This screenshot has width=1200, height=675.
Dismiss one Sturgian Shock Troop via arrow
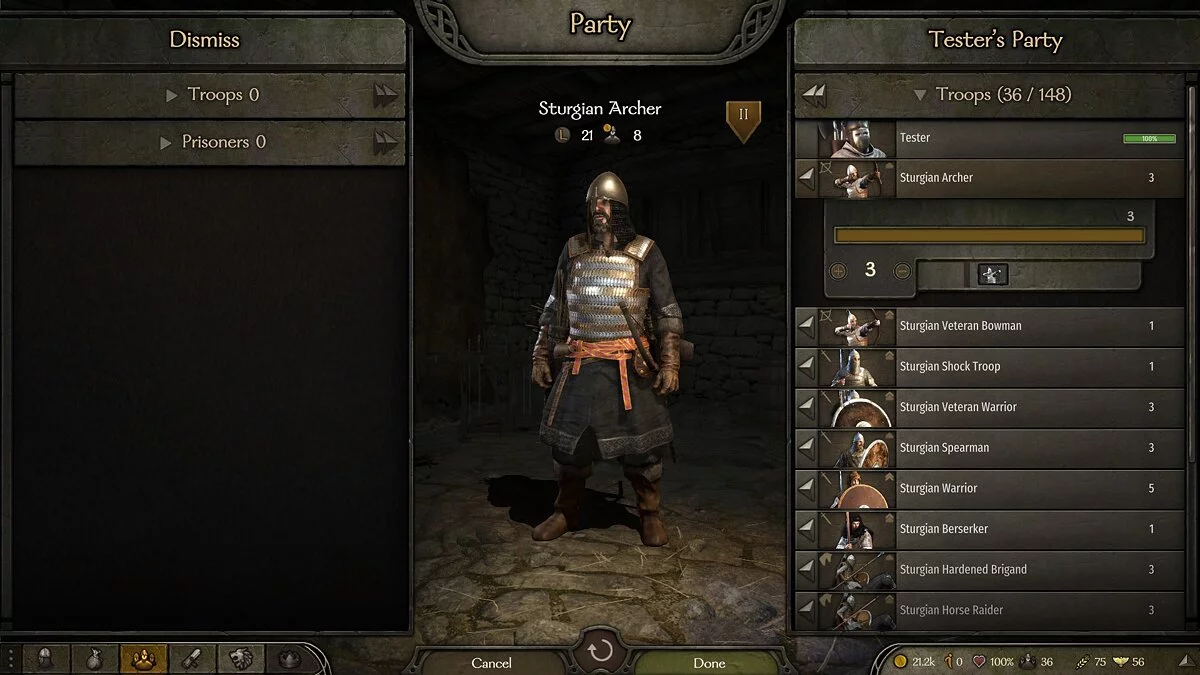coord(807,367)
